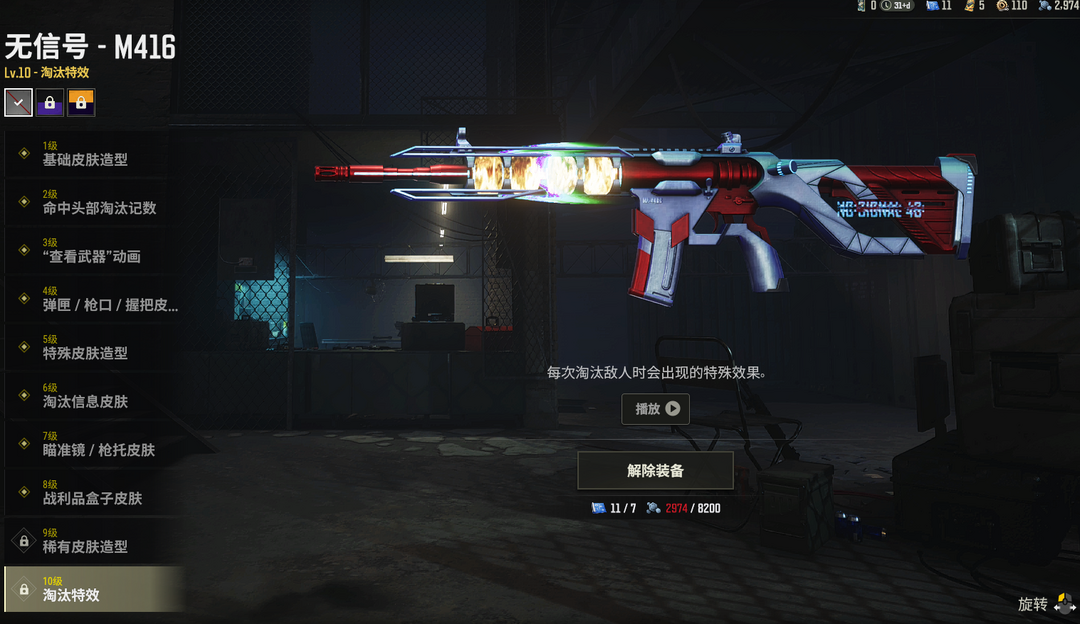Pick the locked orange and dark color variant
Image resolution: width=1080 pixels, height=624 pixels.
(x=81, y=102)
